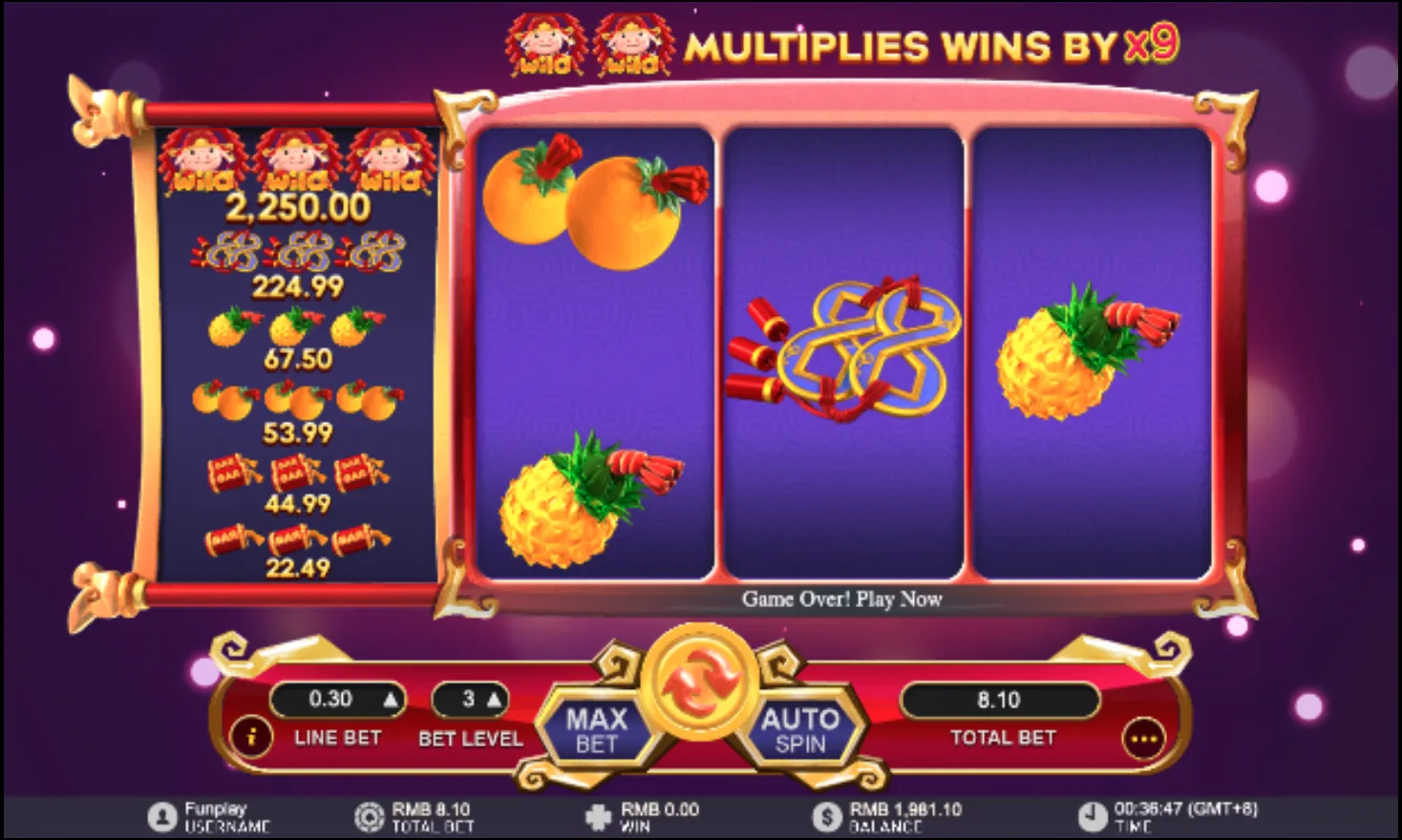Raise Bet Level using its arrow
1402x840 pixels.
[x=496, y=700]
